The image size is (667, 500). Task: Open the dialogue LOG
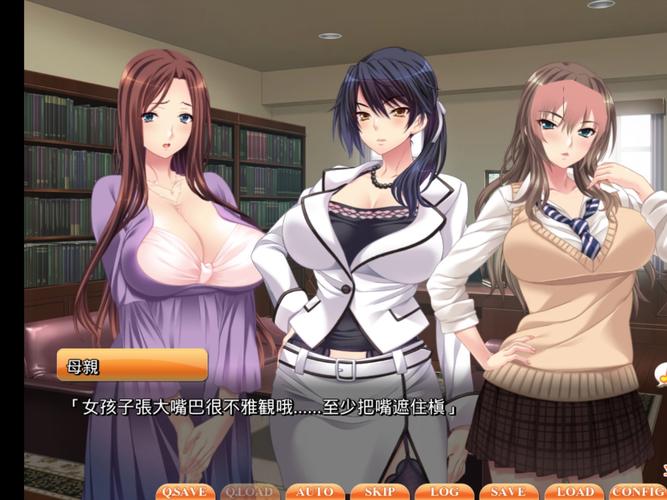tap(444, 492)
